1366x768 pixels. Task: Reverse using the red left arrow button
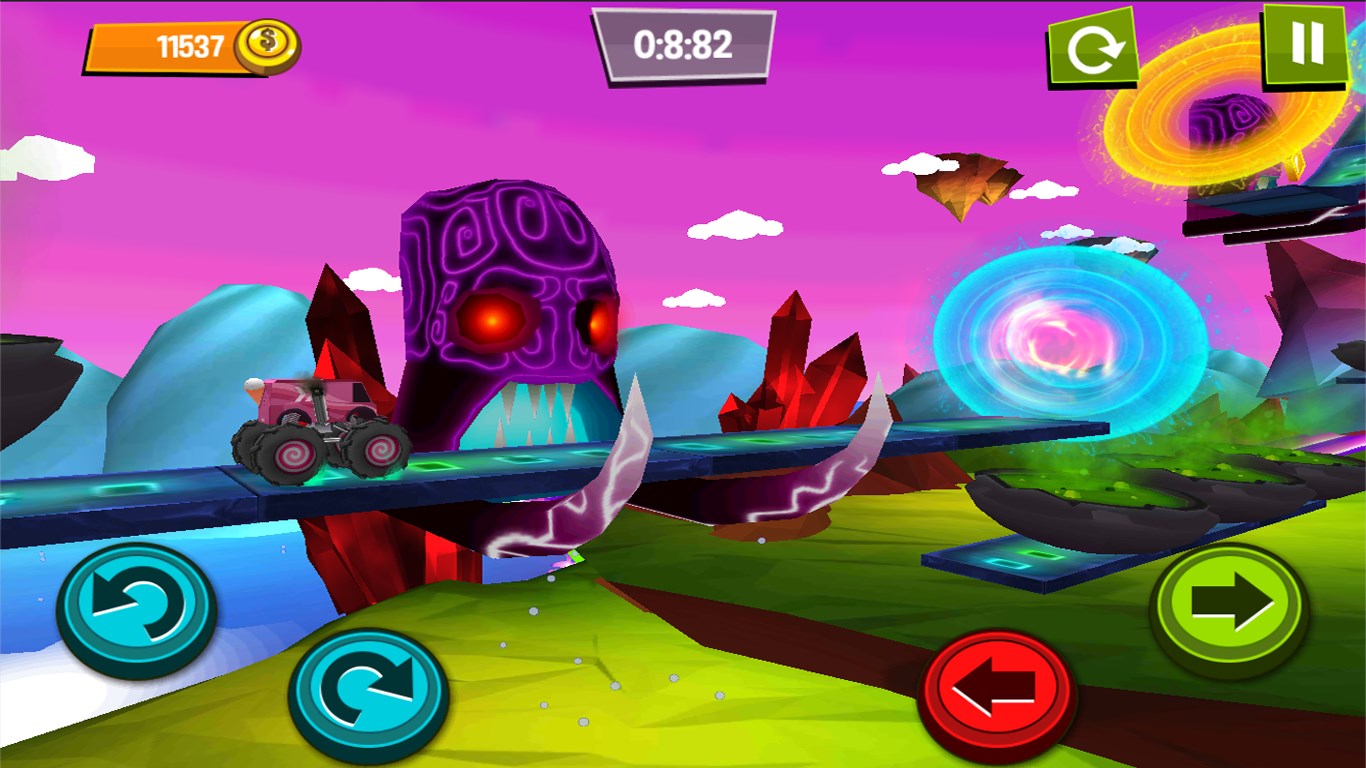point(997,692)
